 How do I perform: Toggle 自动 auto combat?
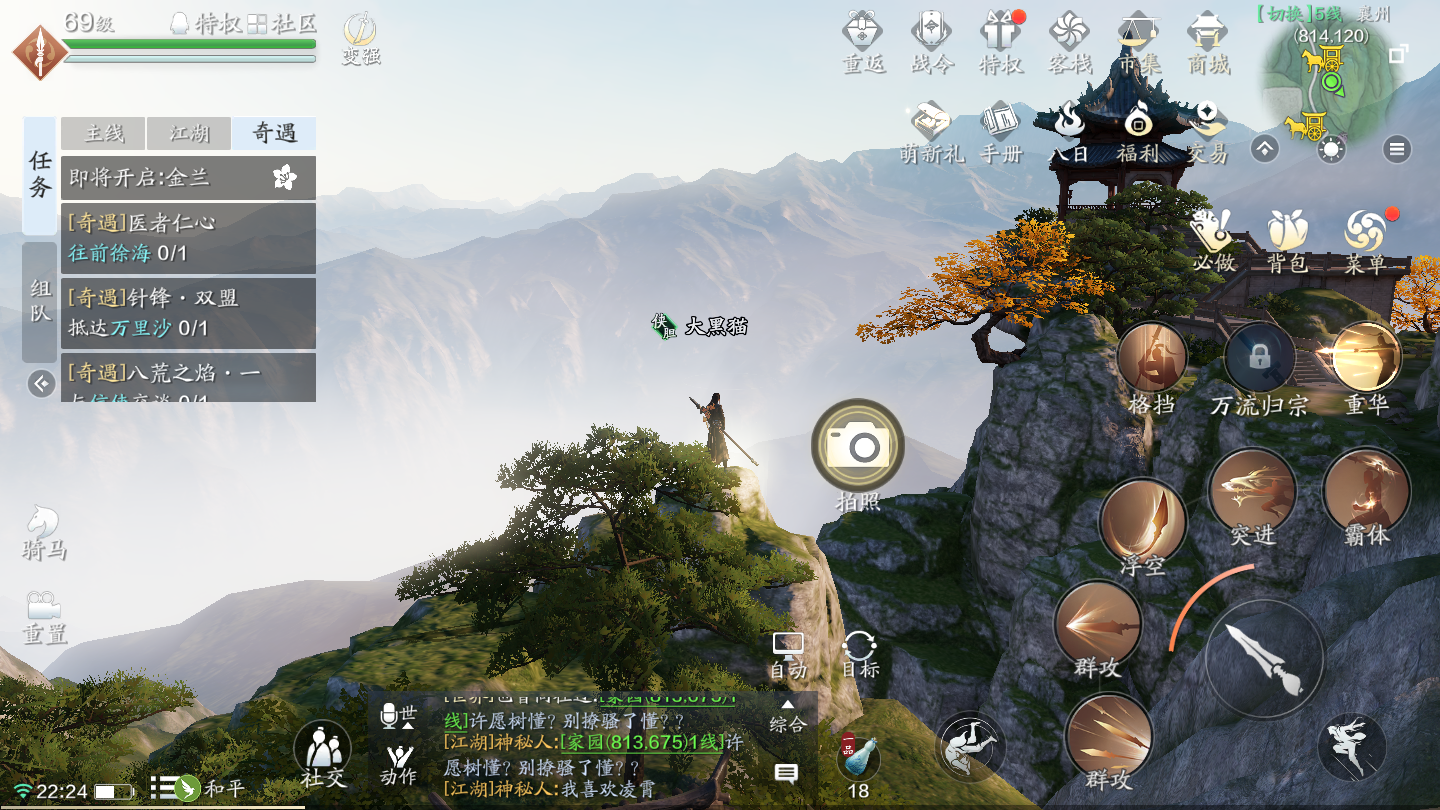[788, 655]
